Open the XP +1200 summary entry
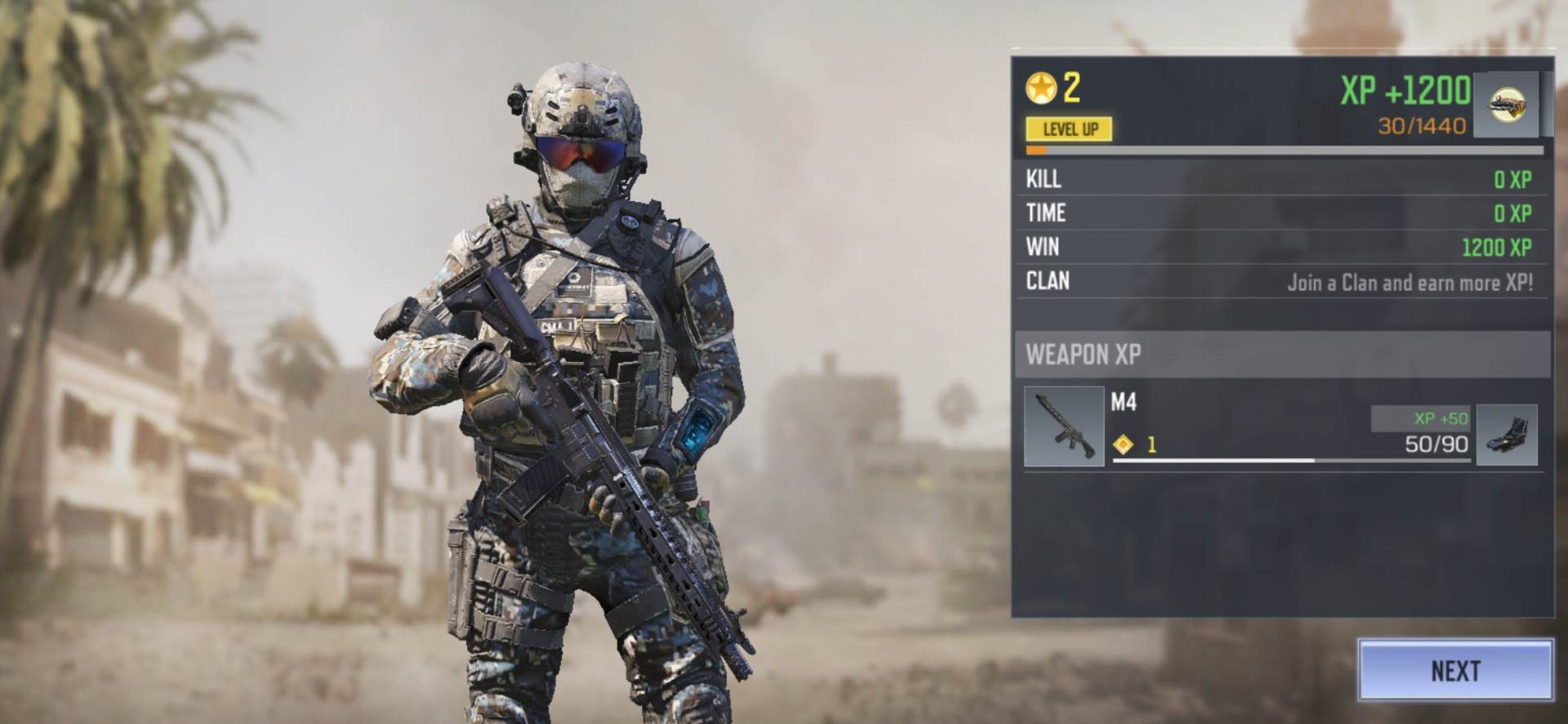Image resolution: width=1568 pixels, height=724 pixels. click(x=1405, y=92)
